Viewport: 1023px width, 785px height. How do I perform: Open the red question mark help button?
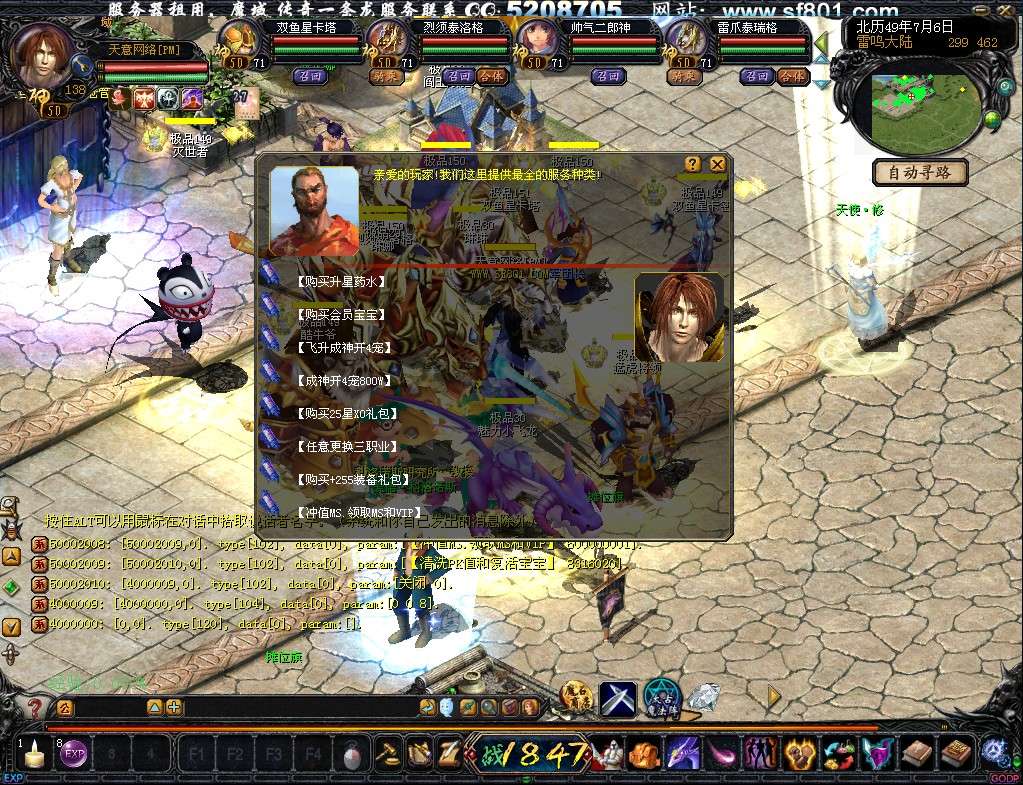click(35, 708)
